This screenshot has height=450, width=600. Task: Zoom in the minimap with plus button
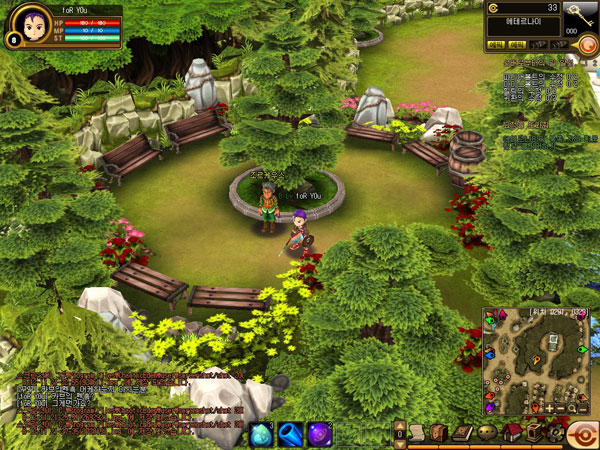(x=549, y=408)
